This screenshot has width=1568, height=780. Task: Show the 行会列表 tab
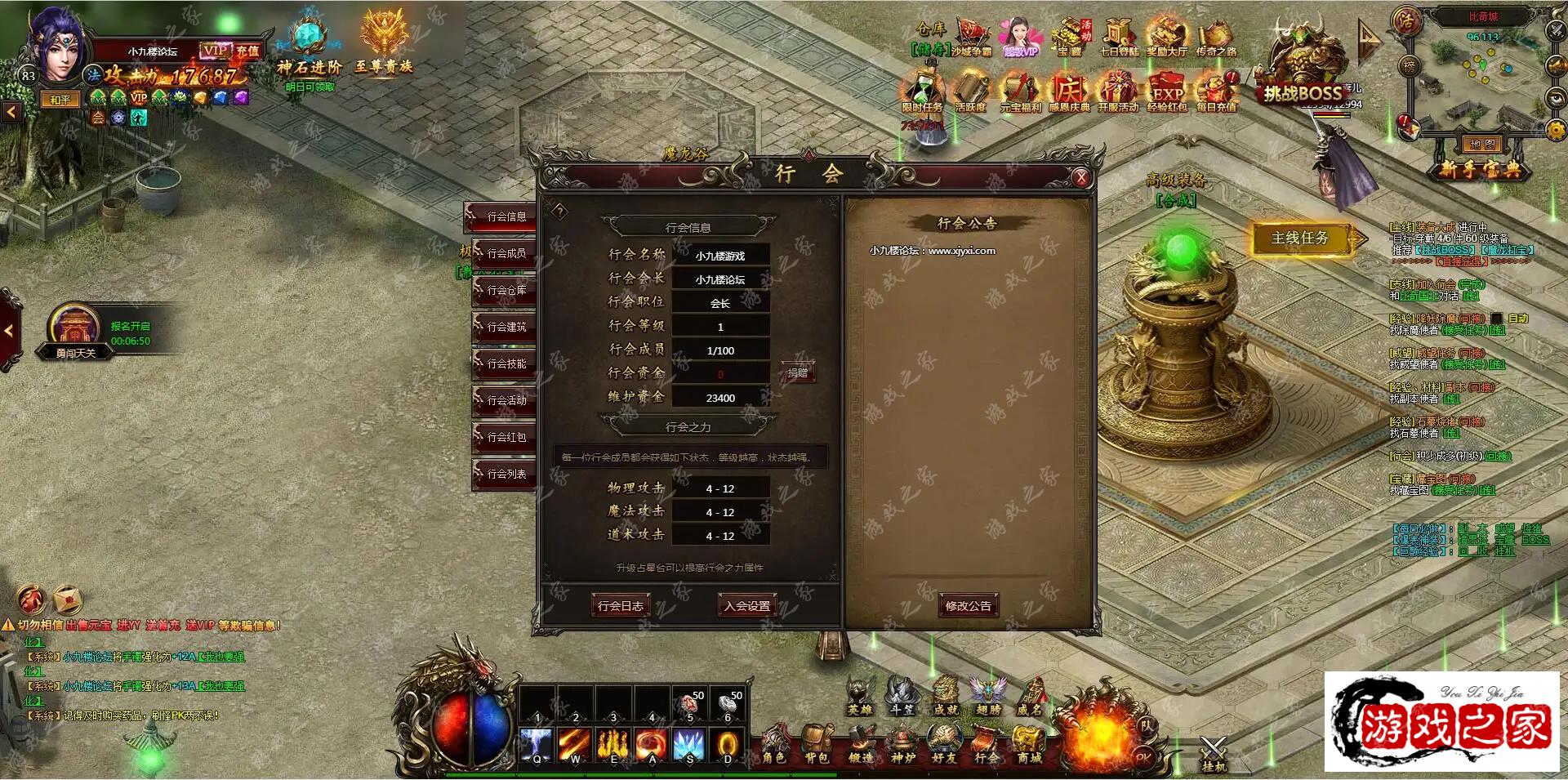505,474
